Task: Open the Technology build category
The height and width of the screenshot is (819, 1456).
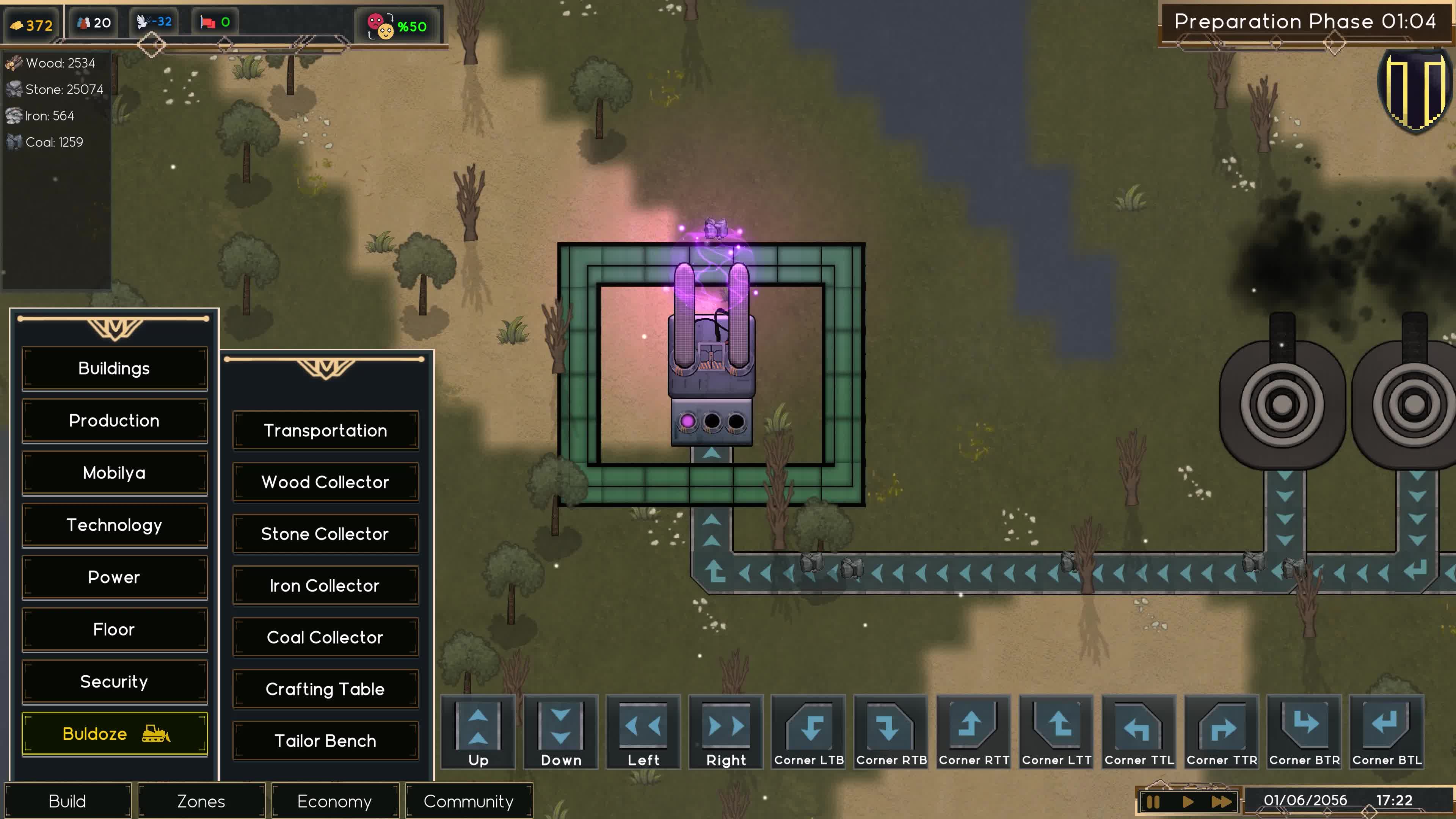Action: pos(114,525)
